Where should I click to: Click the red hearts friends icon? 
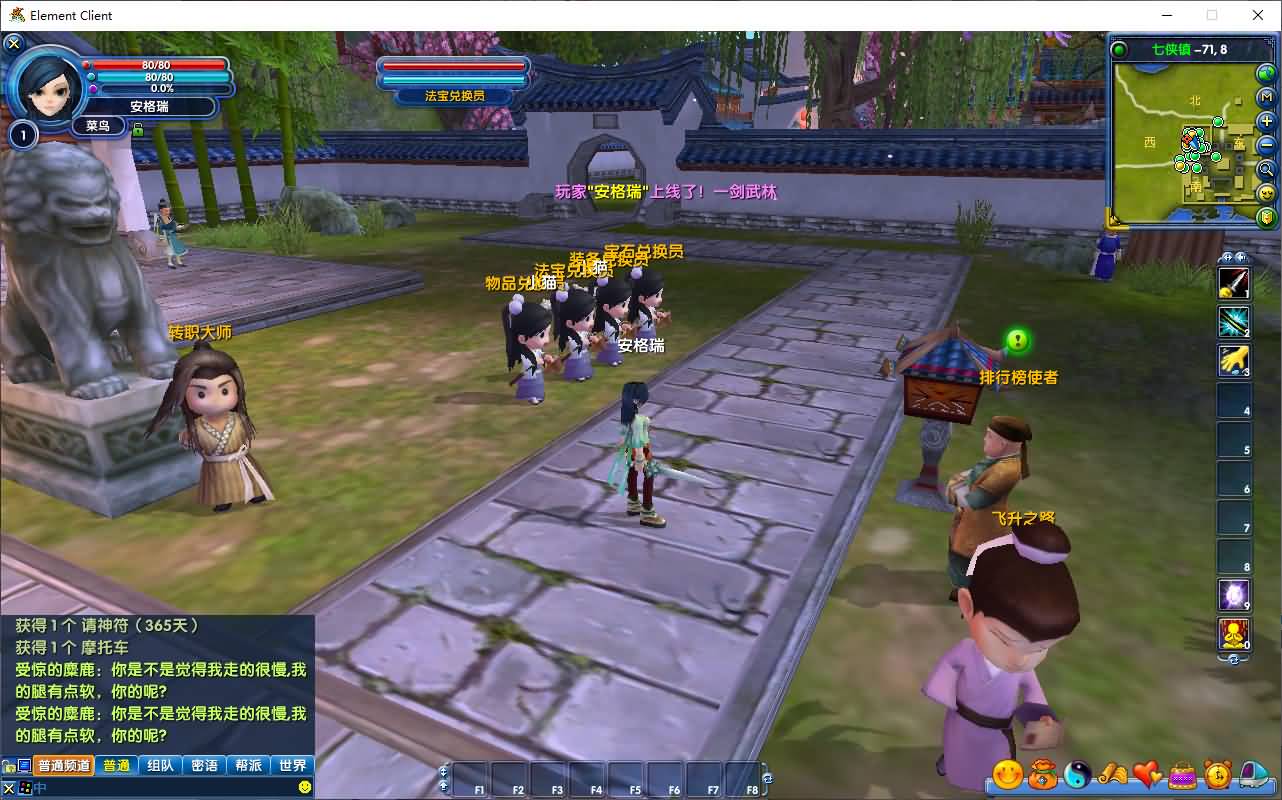[1147, 774]
